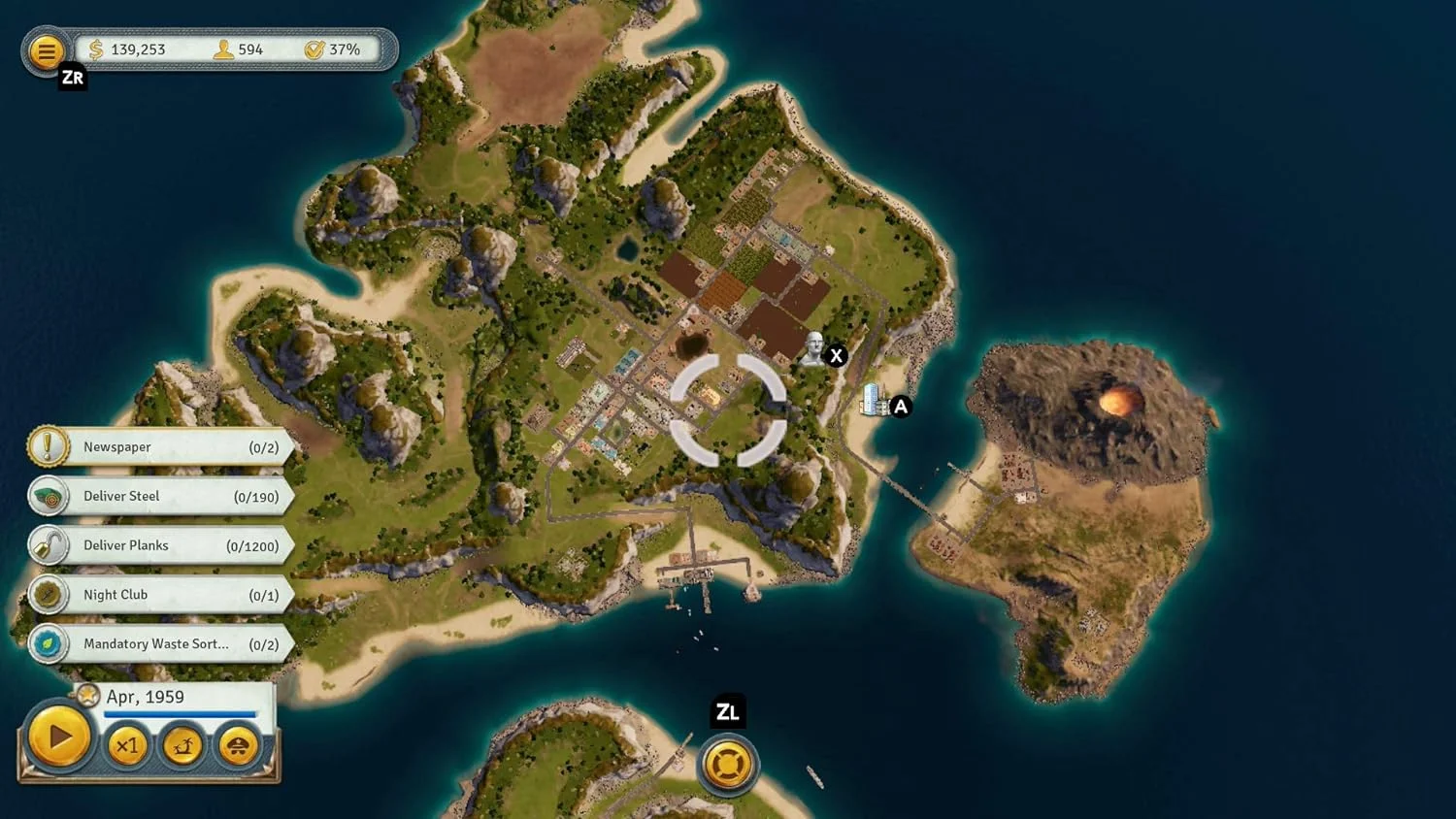Click the Deliver Steel quest leaf-target badge
The image size is (1456, 819).
click(49, 496)
